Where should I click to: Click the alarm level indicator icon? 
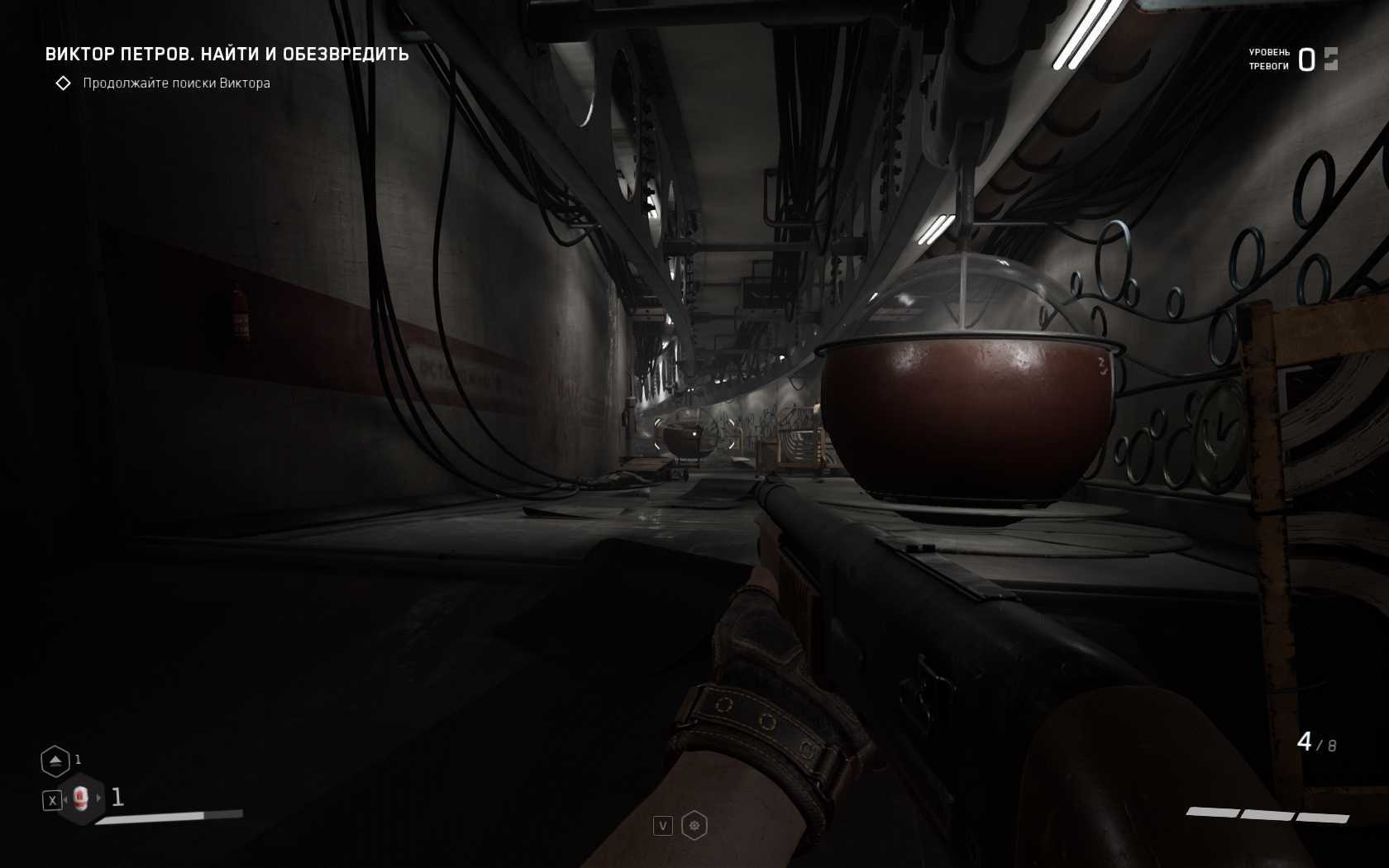[1330, 59]
